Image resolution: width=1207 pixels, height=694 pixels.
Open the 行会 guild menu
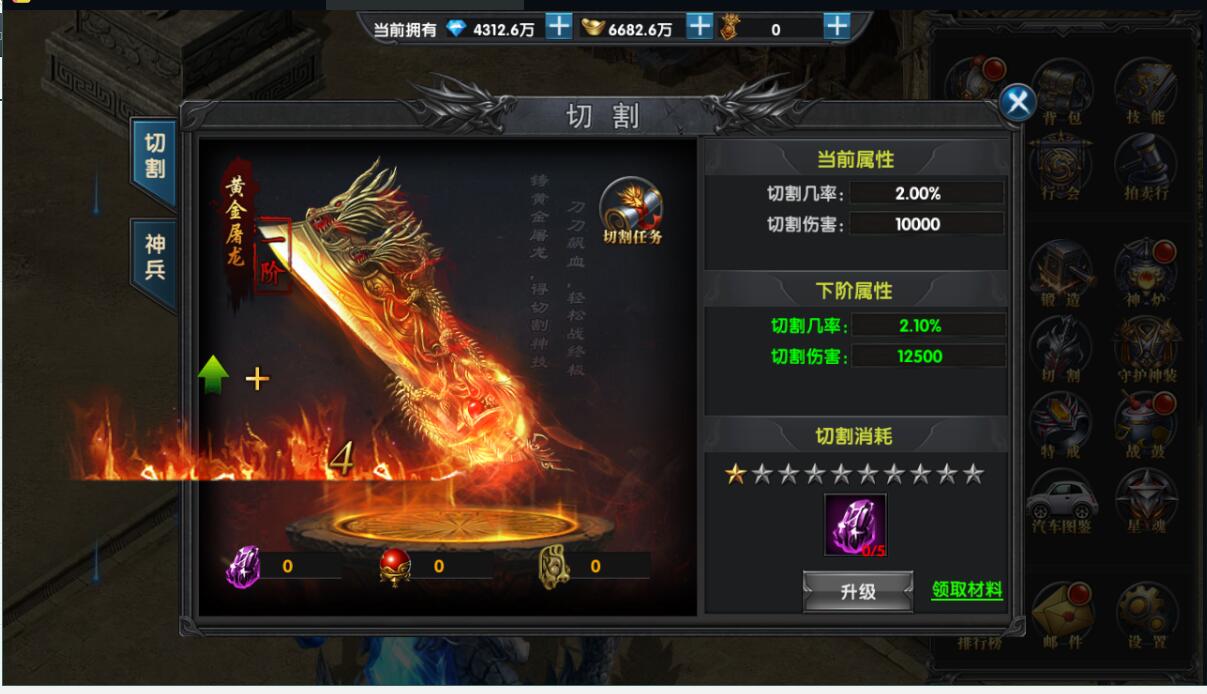1061,168
